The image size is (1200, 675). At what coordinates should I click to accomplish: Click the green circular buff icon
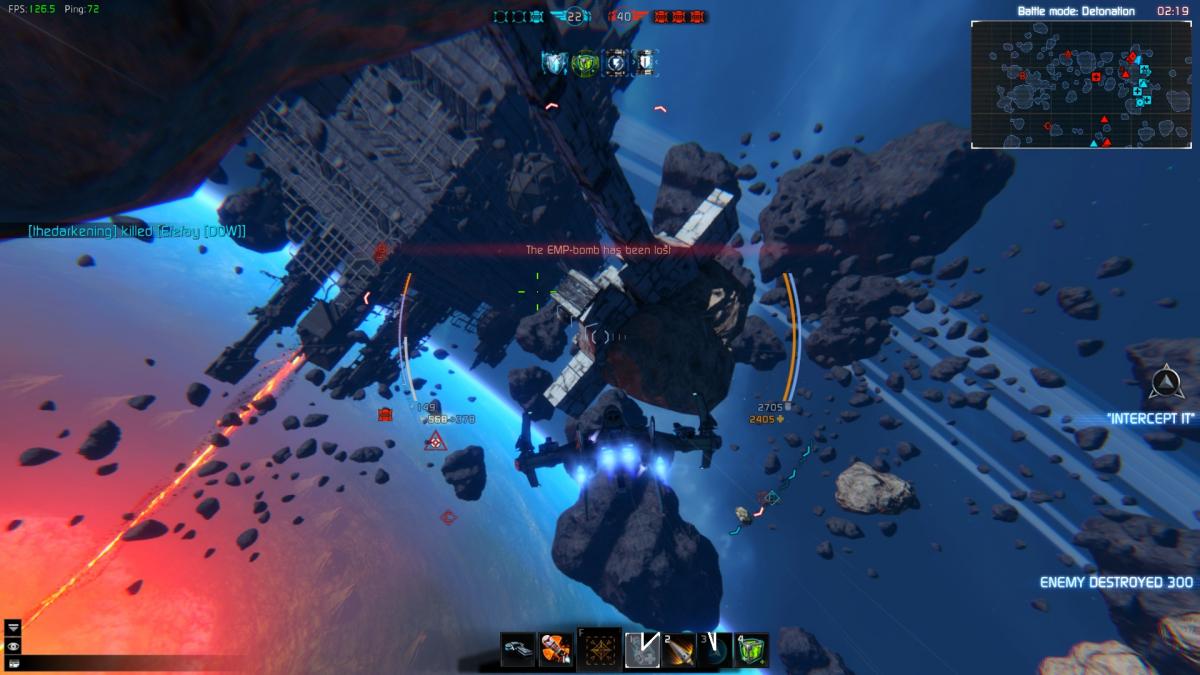coord(586,63)
